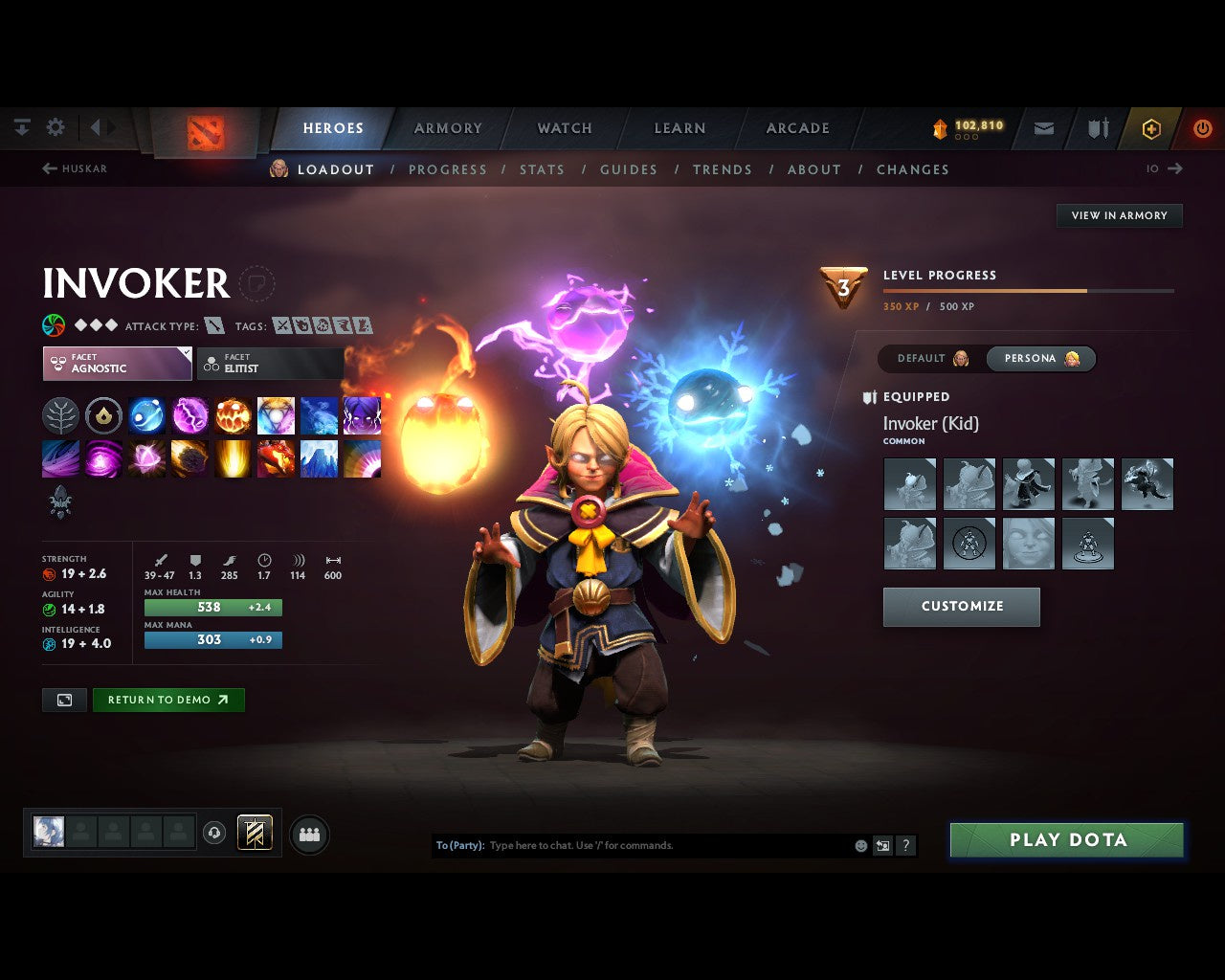Click View in Armory button
Image resolution: width=1225 pixels, height=980 pixels.
point(1119,215)
